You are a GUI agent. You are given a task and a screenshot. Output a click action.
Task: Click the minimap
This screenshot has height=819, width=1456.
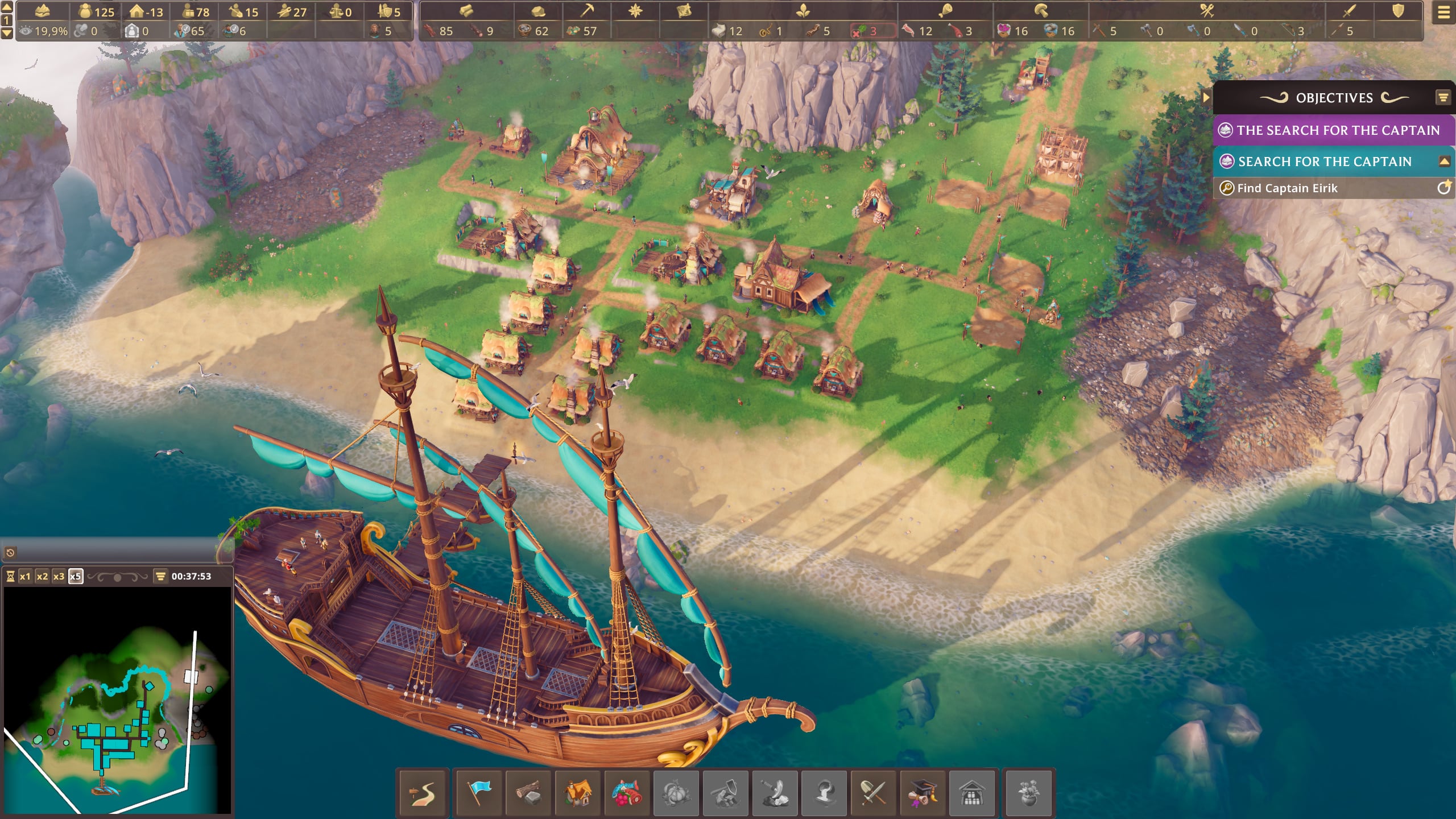[x=117, y=701]
